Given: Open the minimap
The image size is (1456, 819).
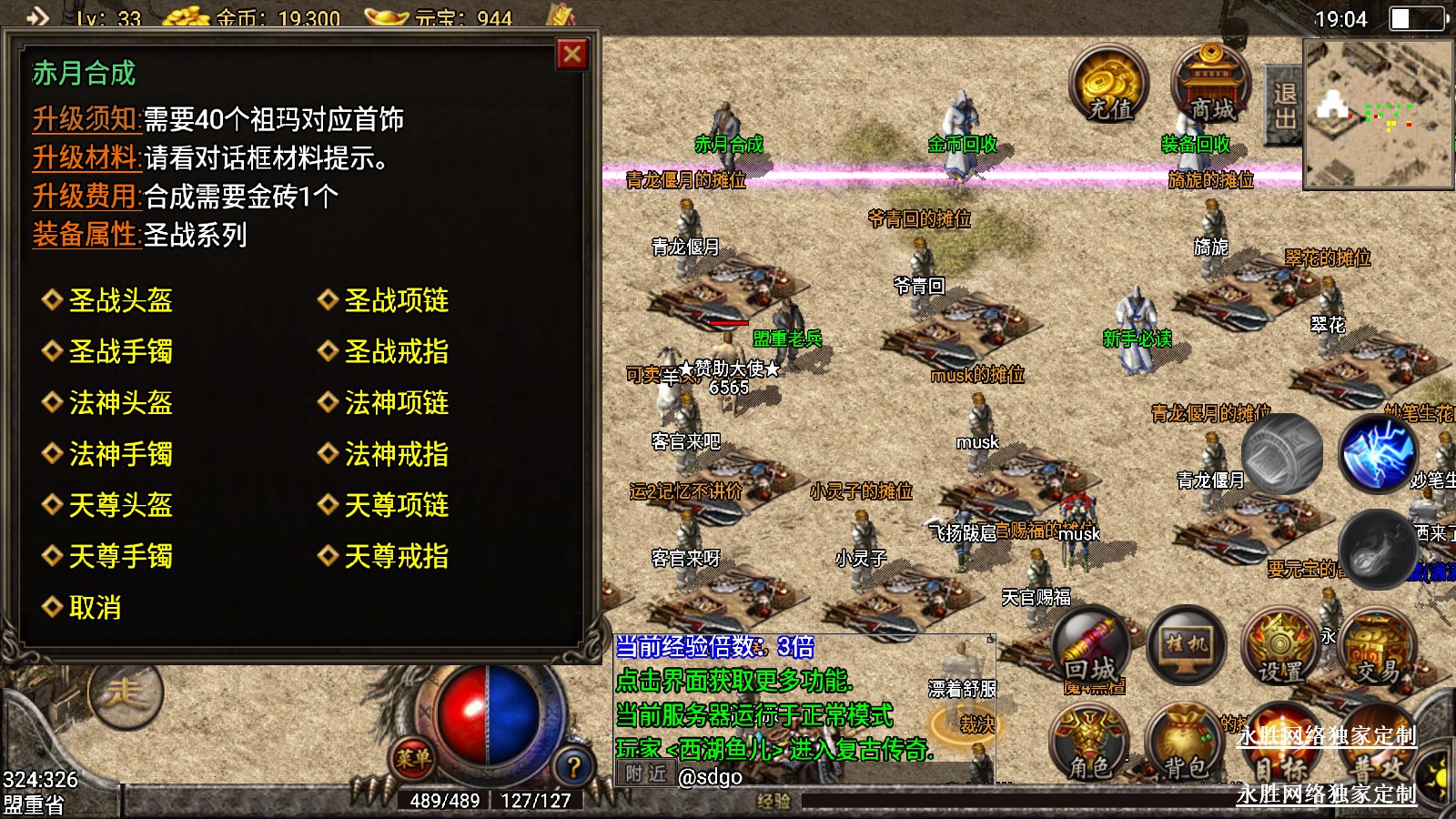Looking at the screenshot, I should (x=1378, y=114).
